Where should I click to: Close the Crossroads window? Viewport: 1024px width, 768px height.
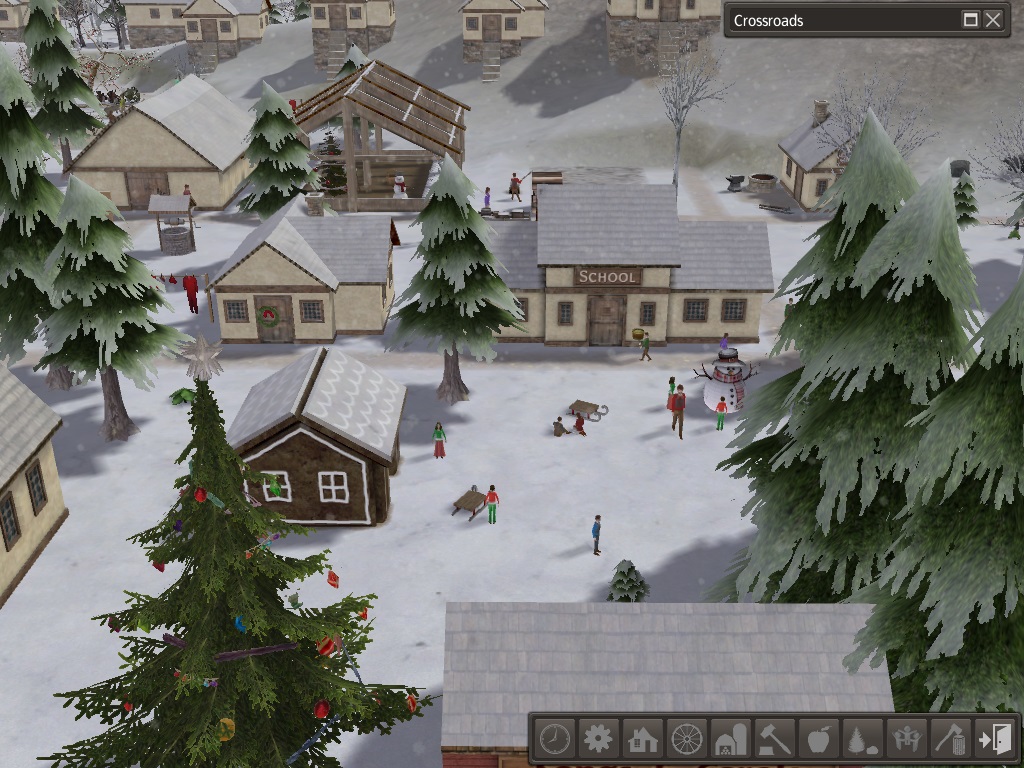[992, 20]
